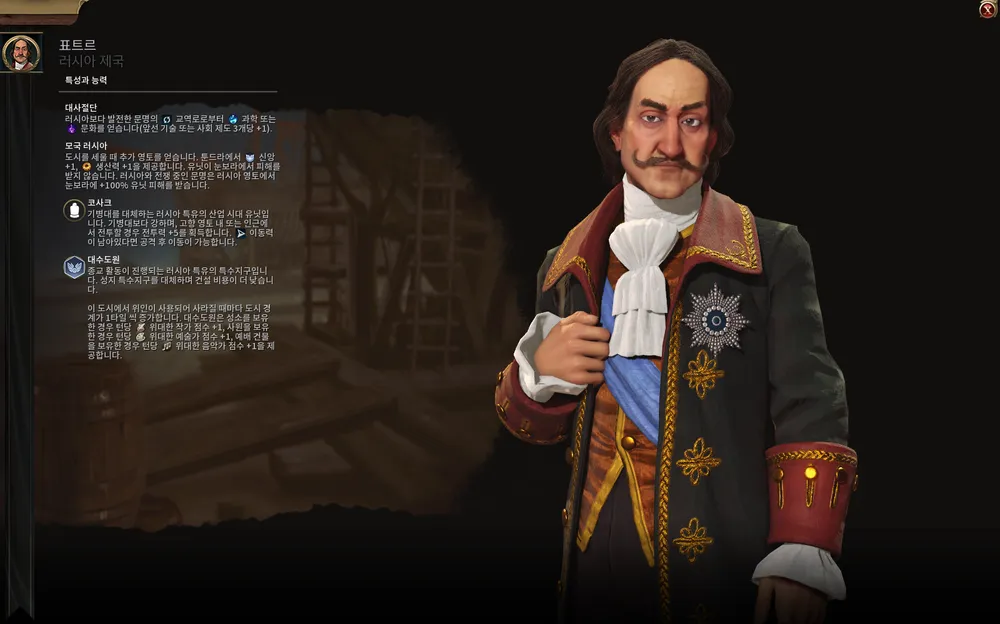The height and width of the screenshot is (624, 1000).
Task: Select the 대수도원 Lavra district icon
Action: tap(74, 267)
